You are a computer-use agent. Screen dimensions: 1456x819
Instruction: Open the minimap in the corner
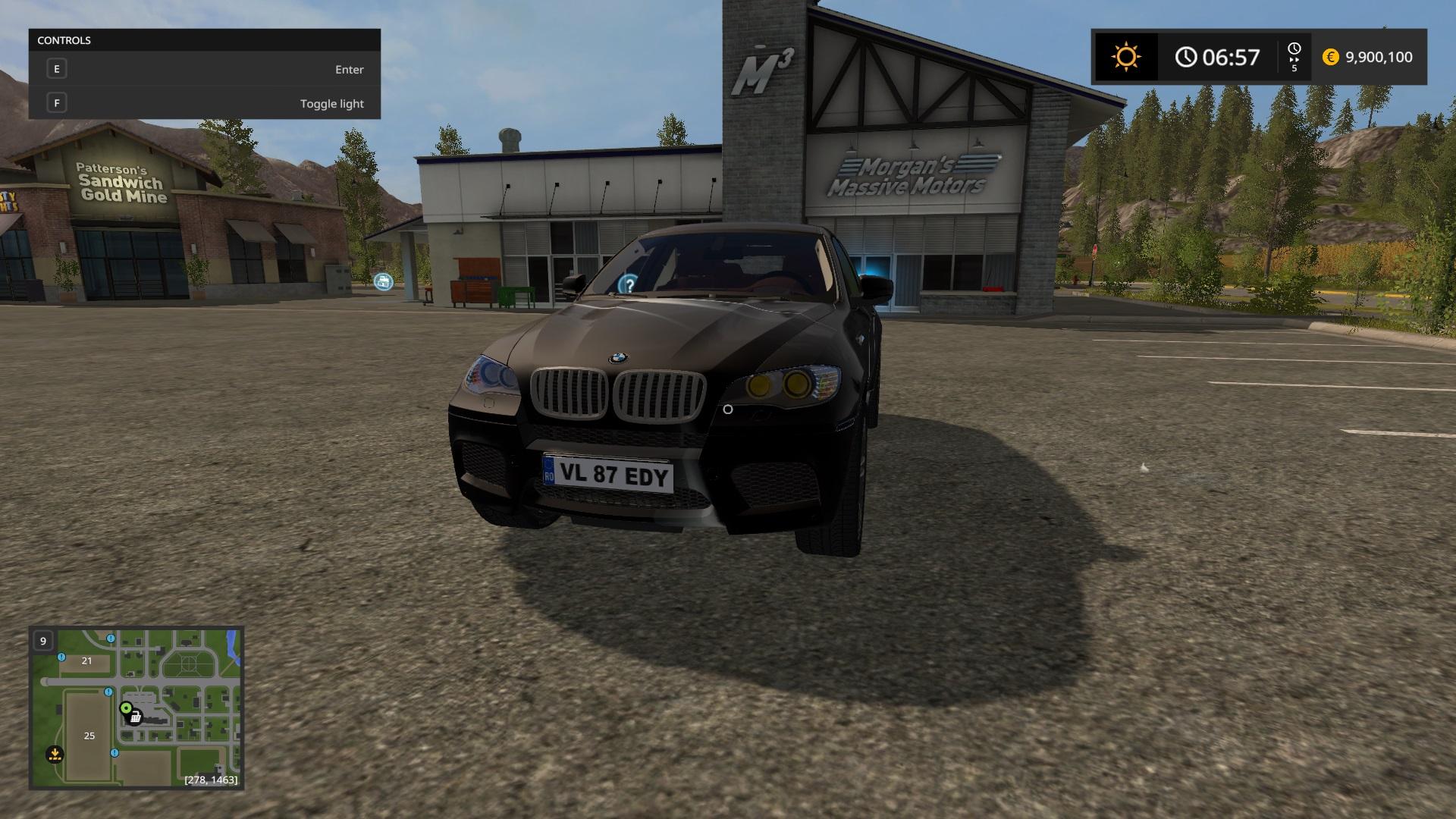136,708
